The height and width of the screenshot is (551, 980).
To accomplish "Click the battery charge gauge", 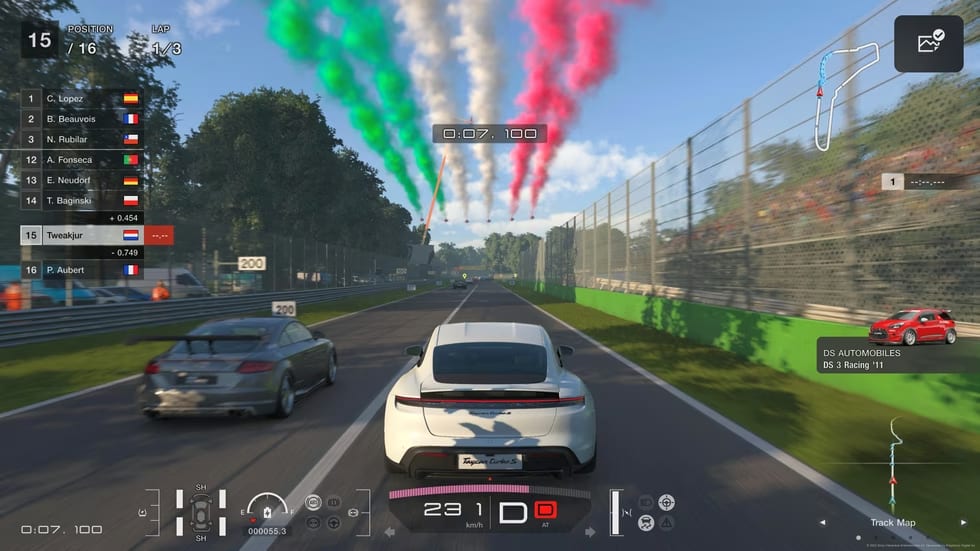I will pos(267,509).
